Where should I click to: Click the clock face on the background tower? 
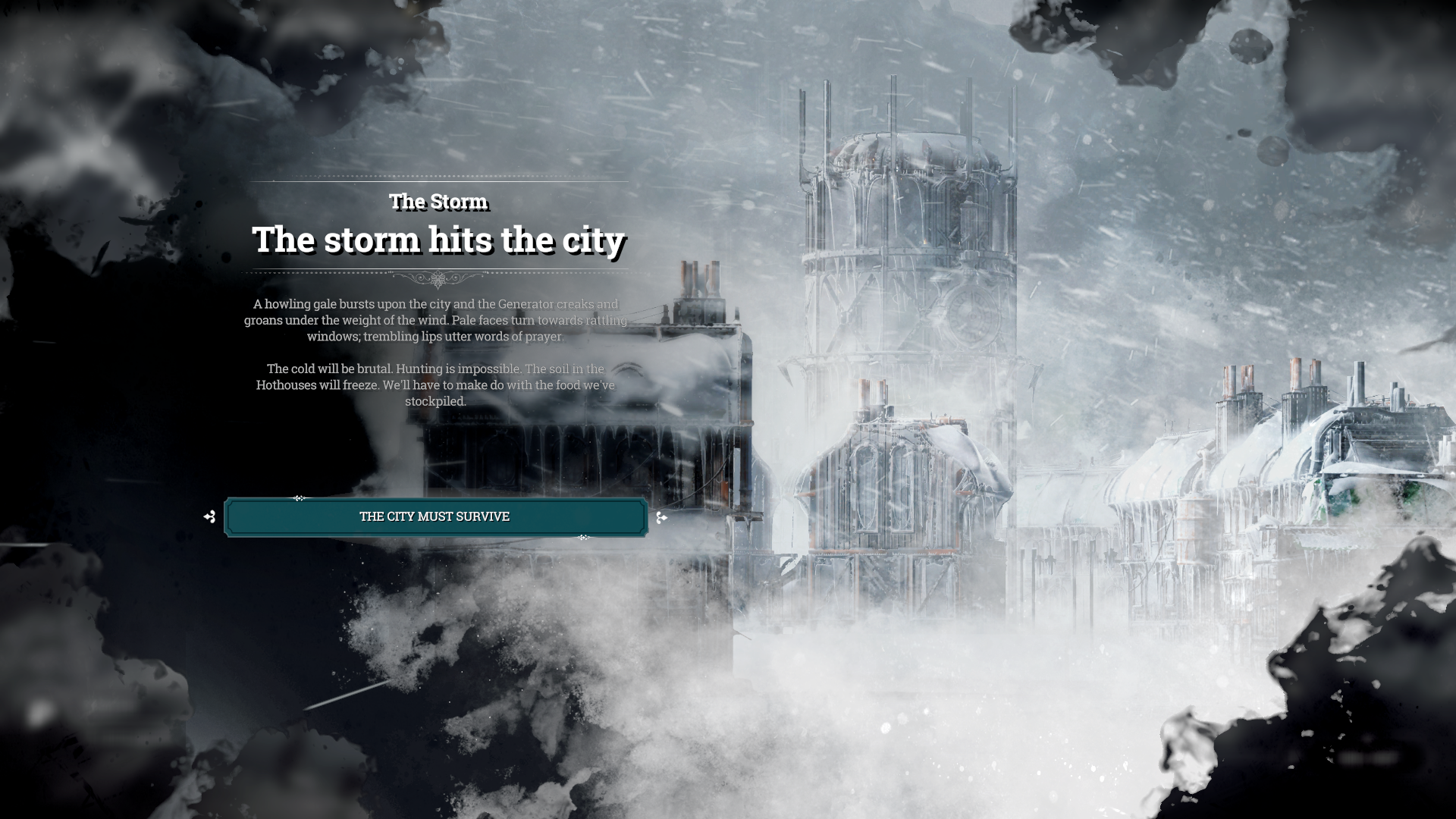[971, 316]
